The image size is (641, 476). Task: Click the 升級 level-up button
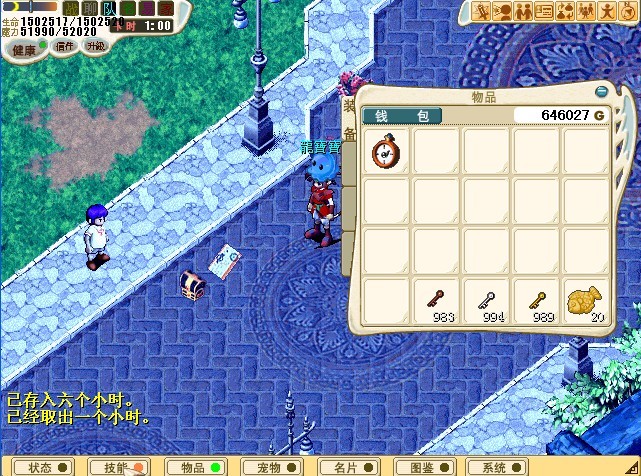pos(96,46)
